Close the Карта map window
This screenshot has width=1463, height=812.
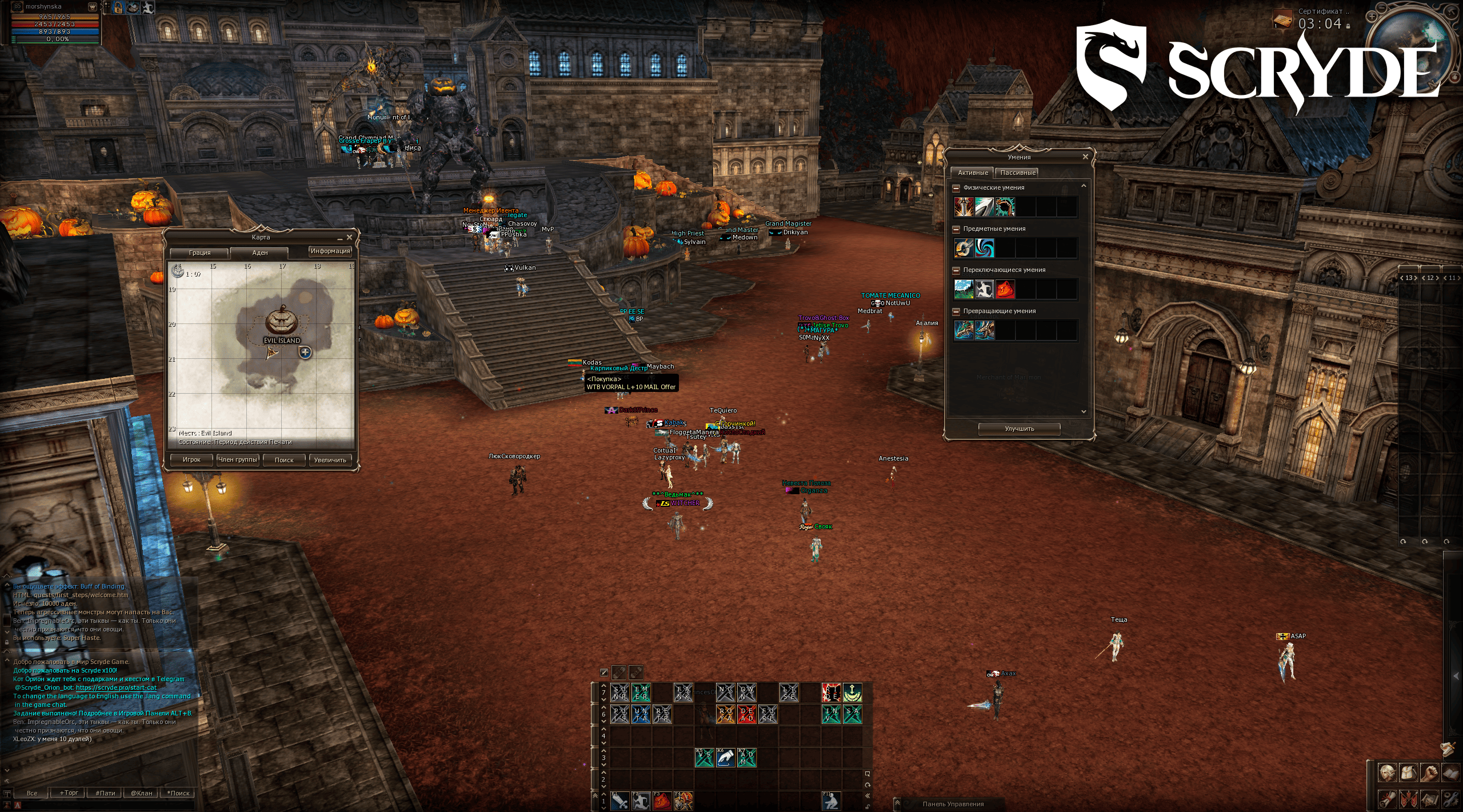pyautogui.click(x=349, y=237)
